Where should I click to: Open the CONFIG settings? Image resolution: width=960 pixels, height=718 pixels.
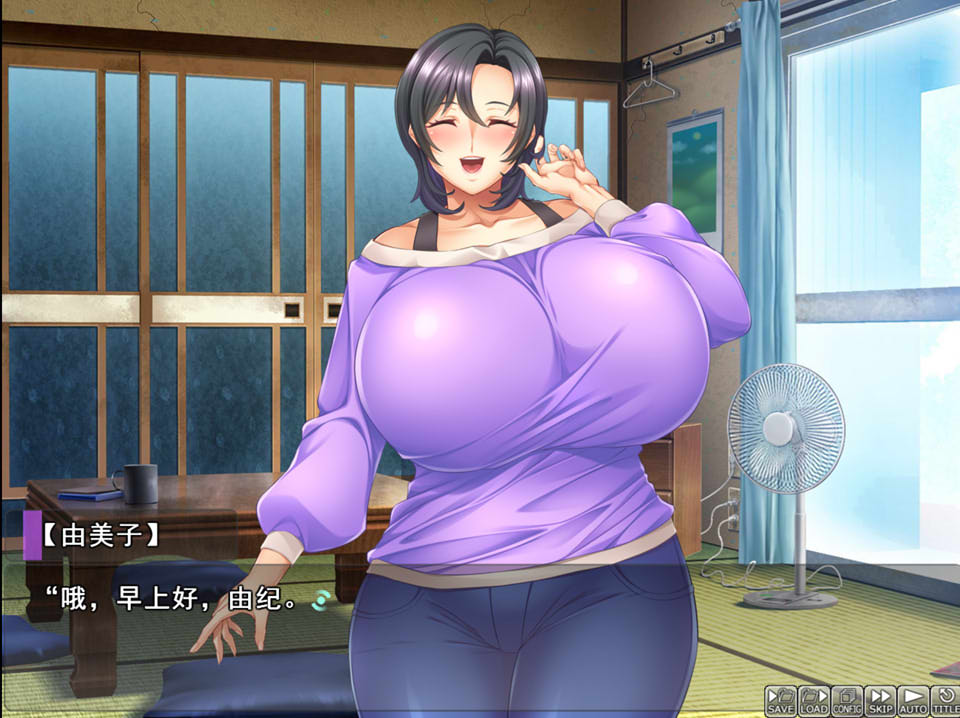[847, 700]
